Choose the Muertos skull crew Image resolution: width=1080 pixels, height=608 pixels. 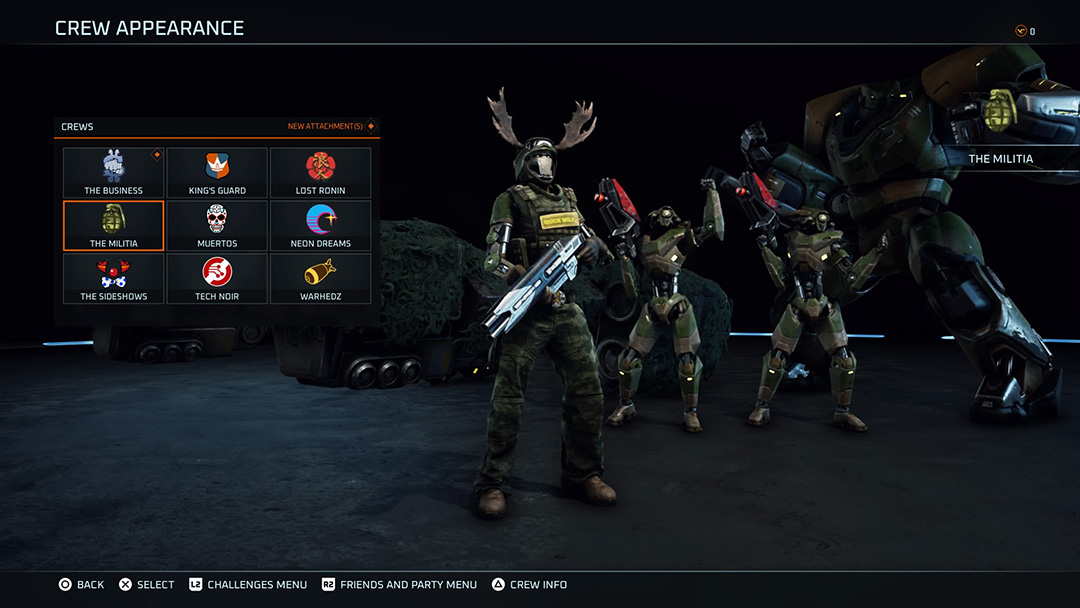(x=217, y=226)
